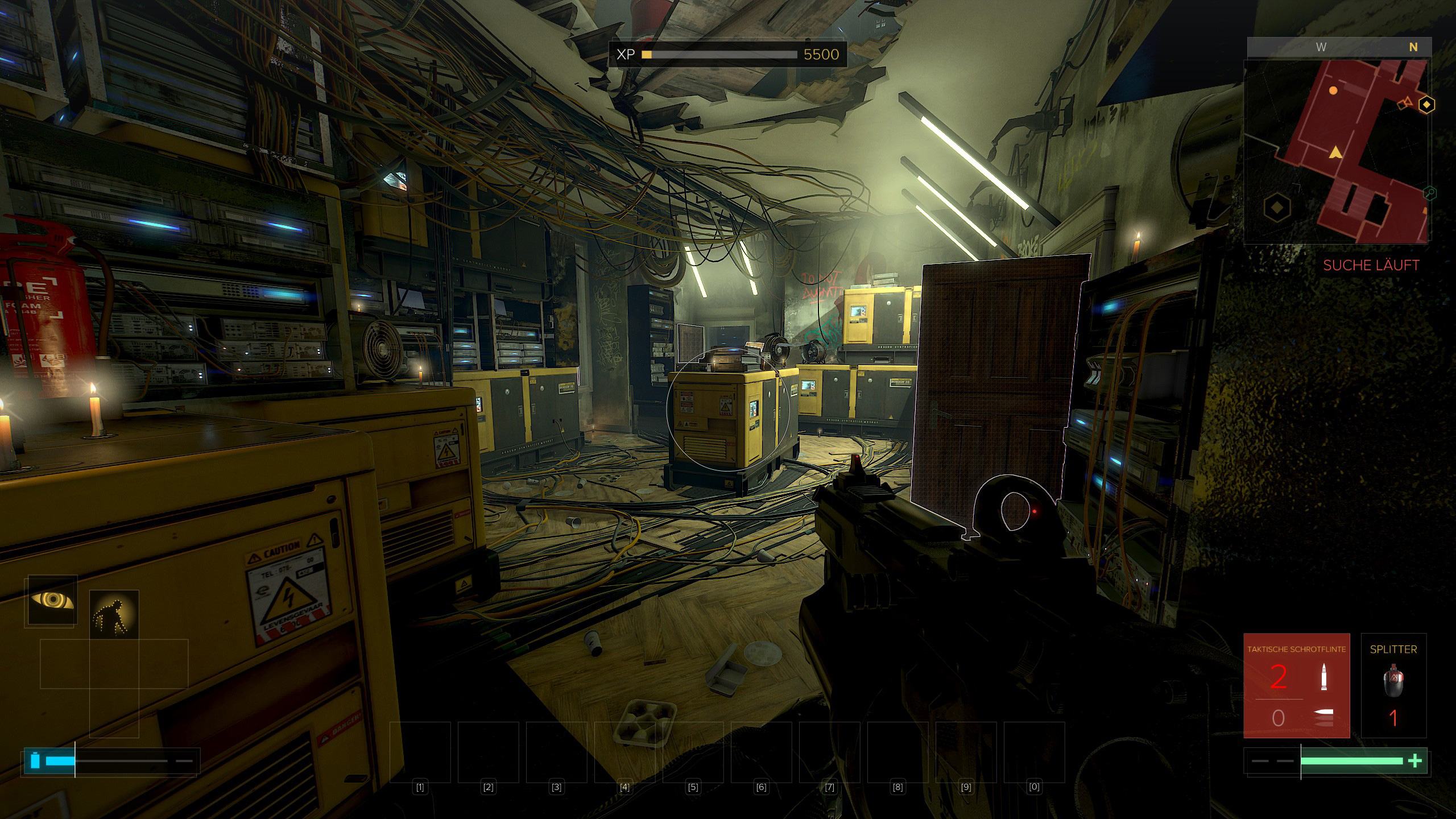Activate the glowing figure cloak augmentation icon

pyautogui.click(x=114, y=614)
